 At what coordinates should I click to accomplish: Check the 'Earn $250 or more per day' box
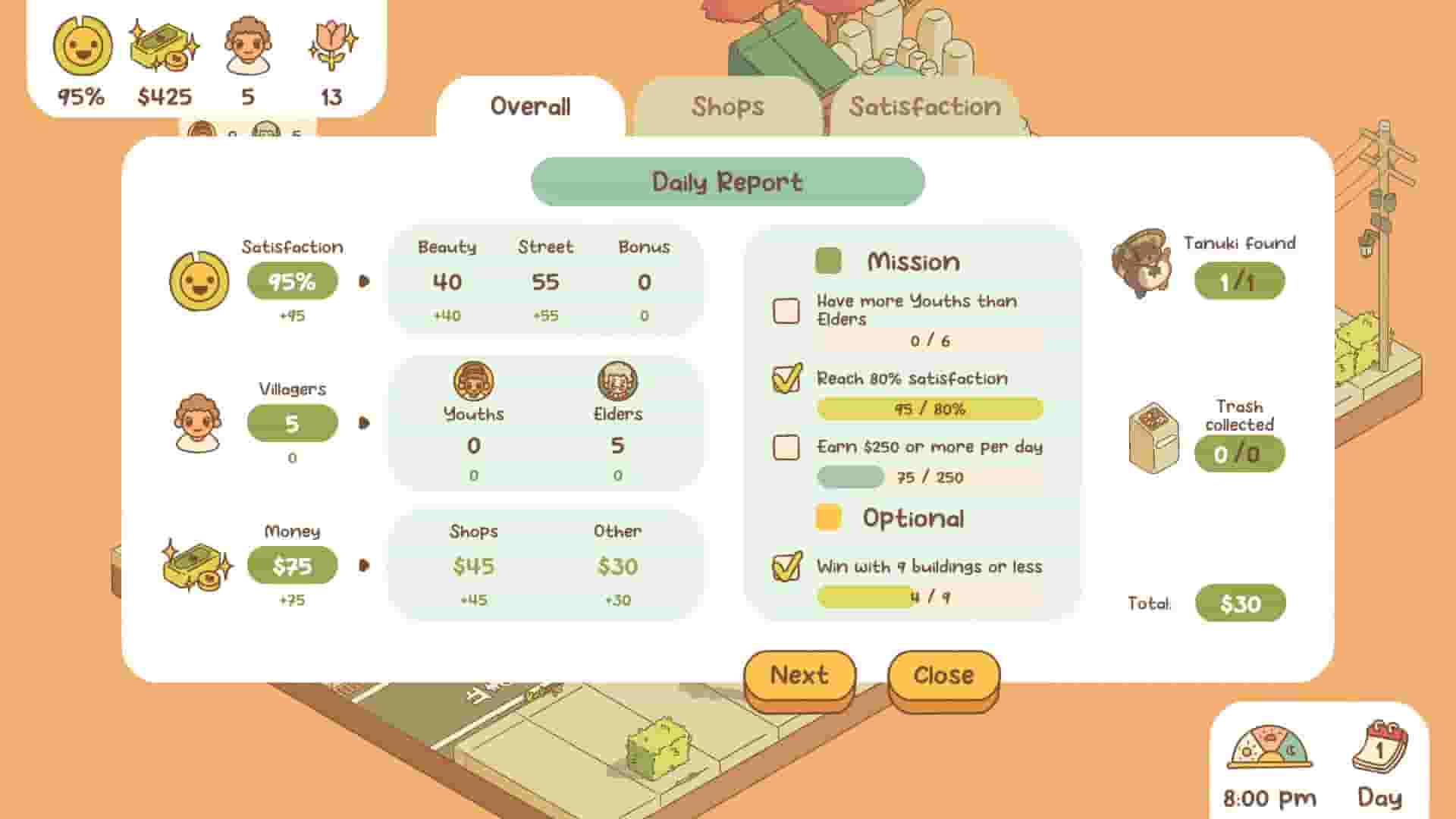coord(786,447)
